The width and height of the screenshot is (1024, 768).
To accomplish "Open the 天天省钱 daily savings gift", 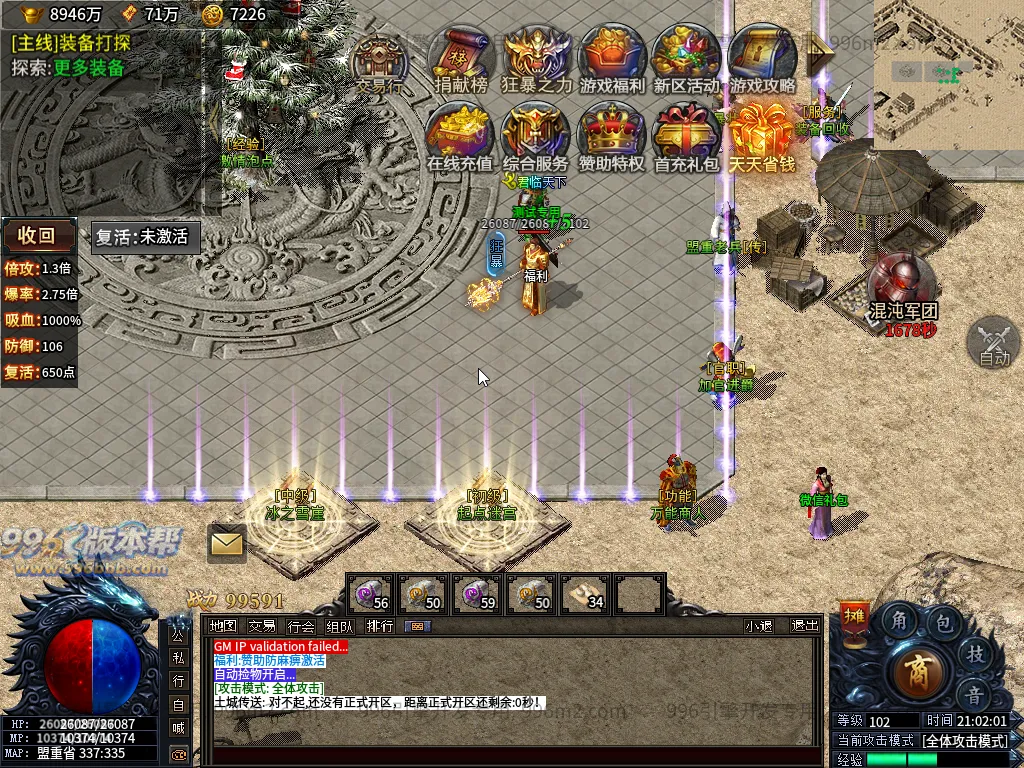I will [x=761, y=137].
